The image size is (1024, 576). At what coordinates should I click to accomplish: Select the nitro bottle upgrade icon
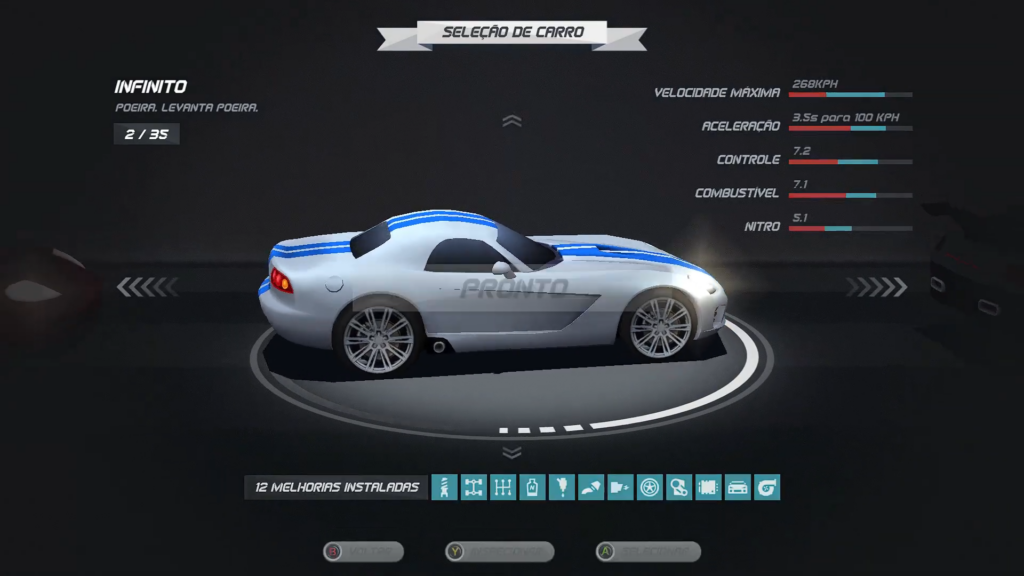[532, 487]
